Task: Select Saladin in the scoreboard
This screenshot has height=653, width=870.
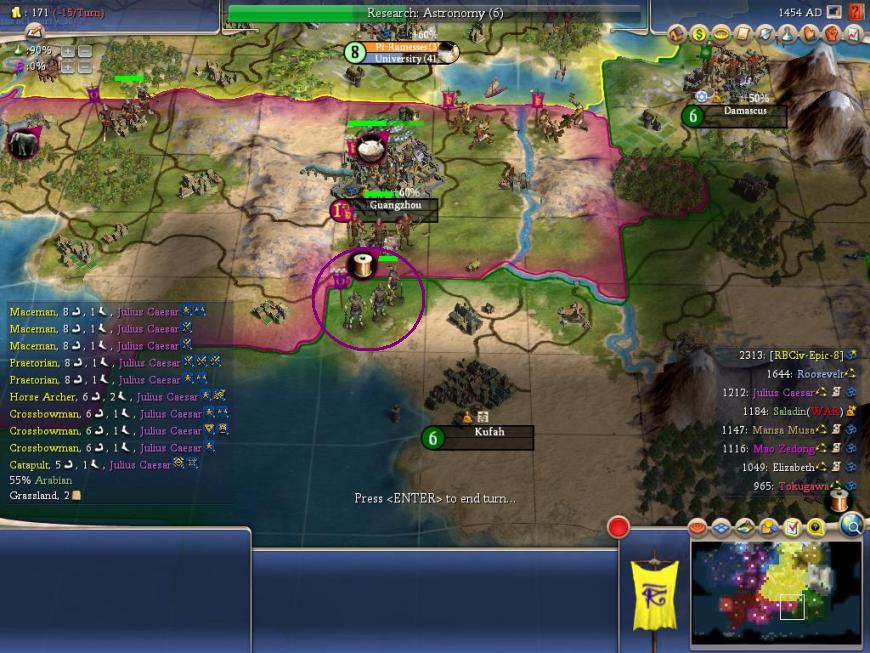Action: tap(804, 410)
